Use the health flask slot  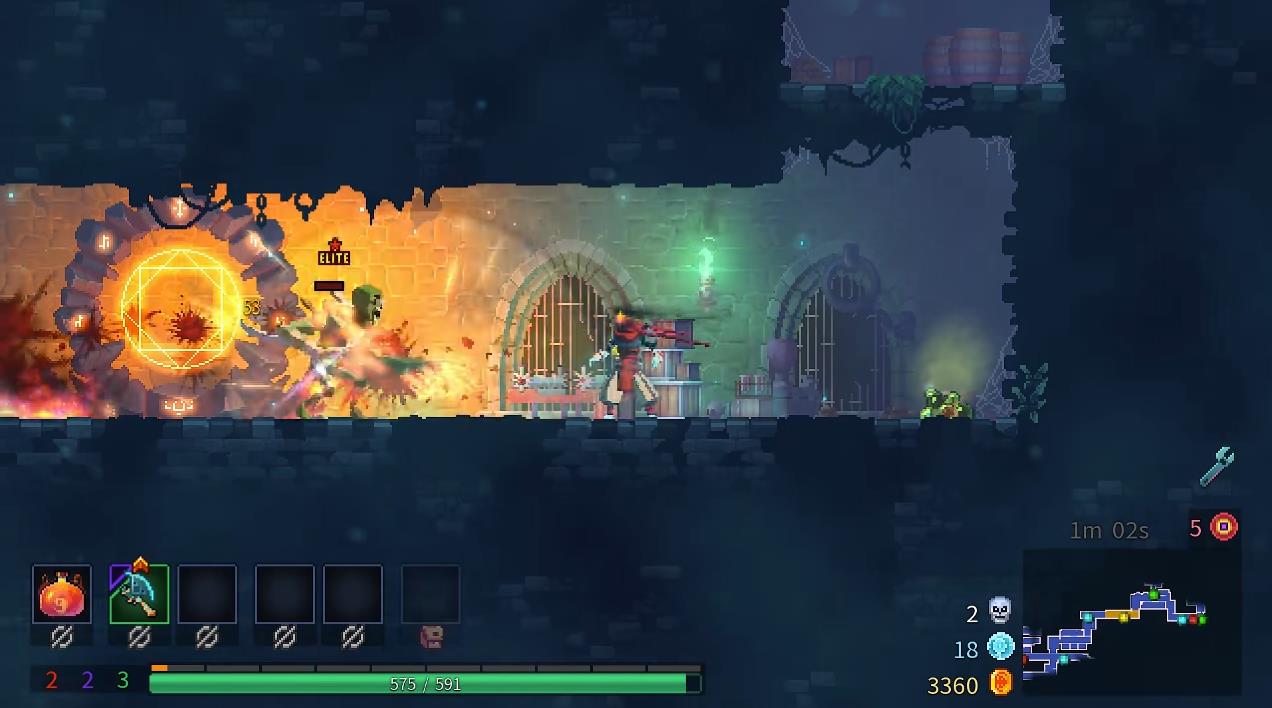62,595
